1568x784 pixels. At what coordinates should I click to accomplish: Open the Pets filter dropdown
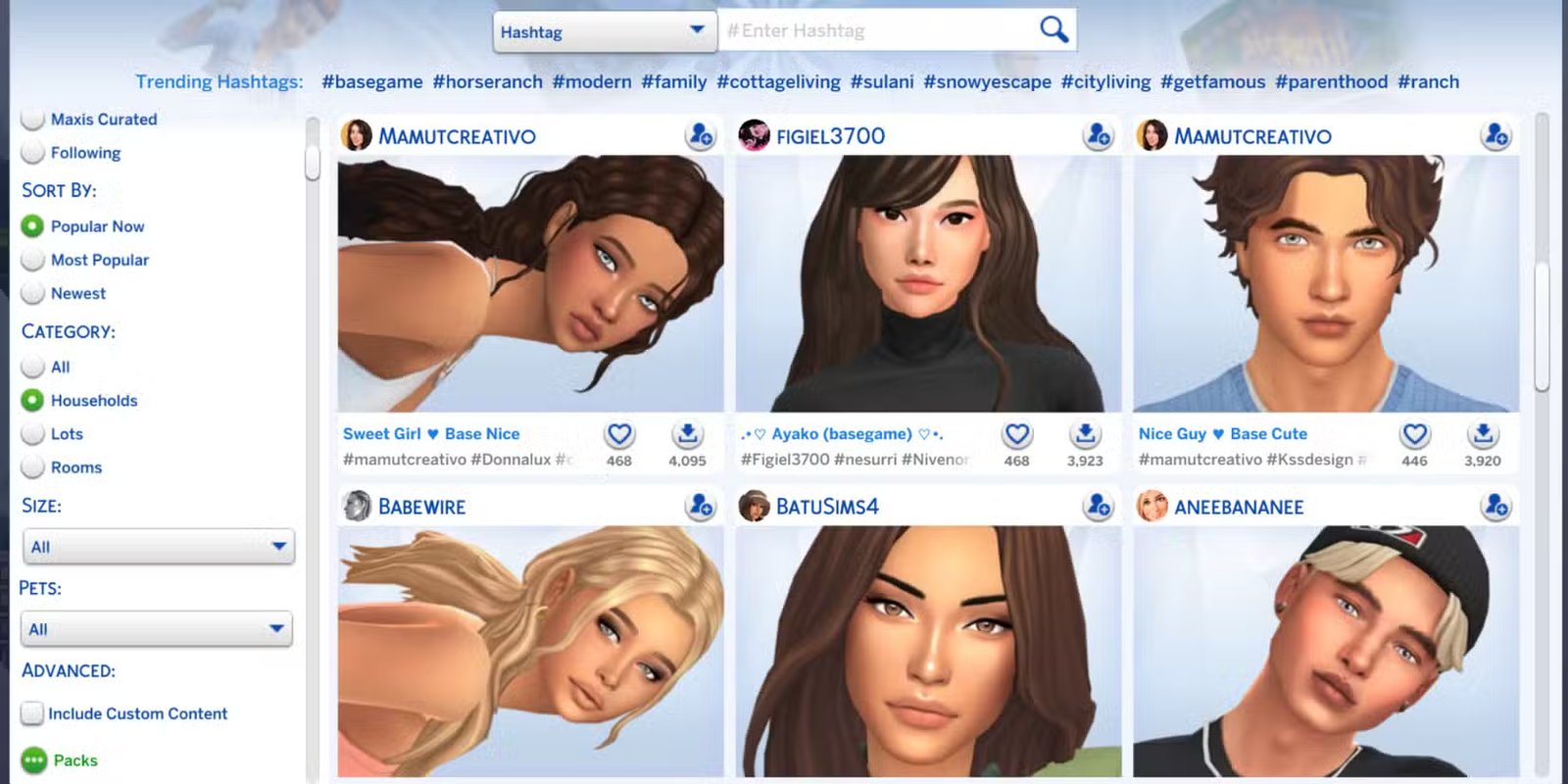(x=156, y=628)
